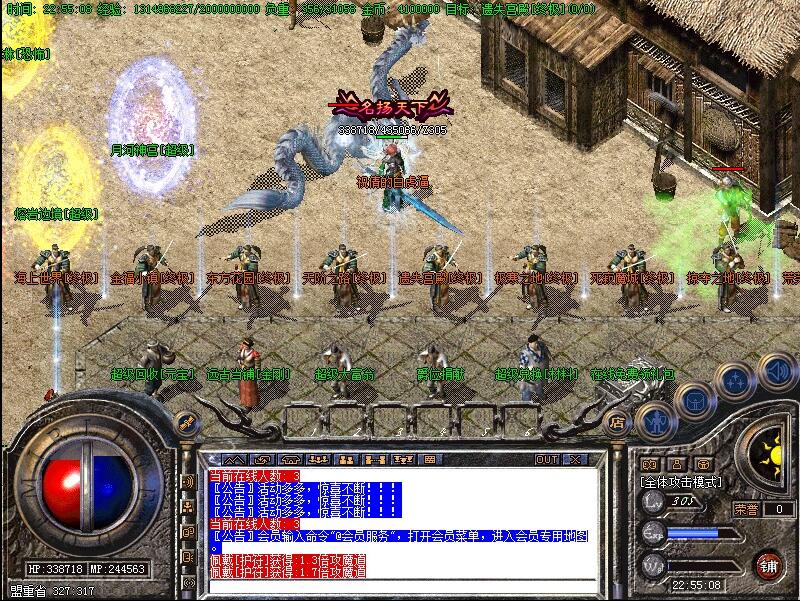Open the skills panel with four stars
Viewport: 800px width, 601px height.
[x=735, y=381]
